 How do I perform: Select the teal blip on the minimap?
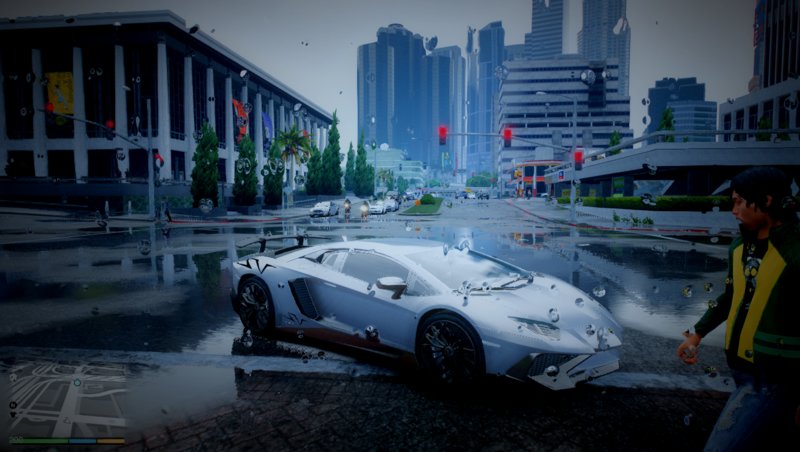coord(76,381)
